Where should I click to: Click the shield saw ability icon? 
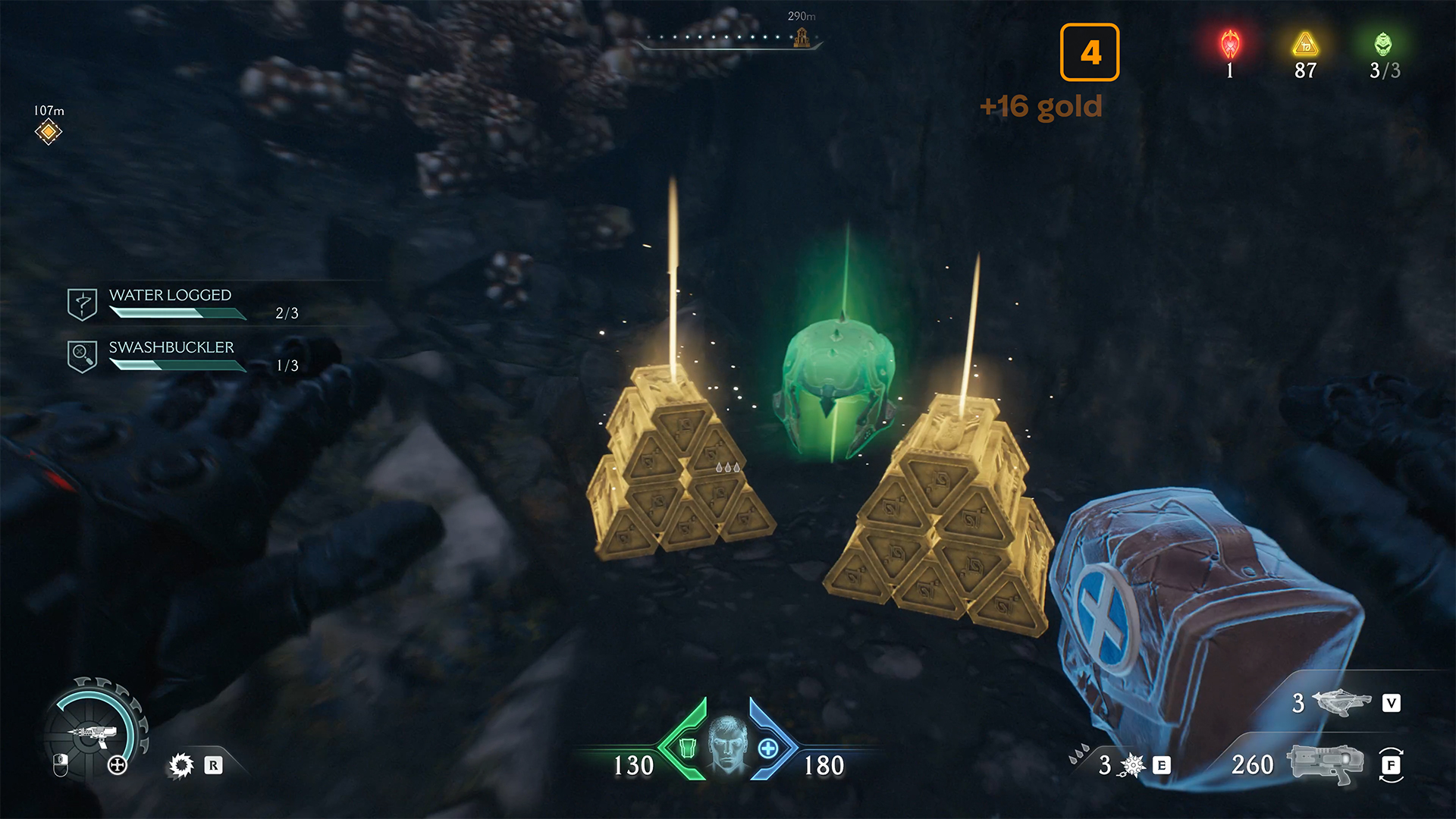181,765
